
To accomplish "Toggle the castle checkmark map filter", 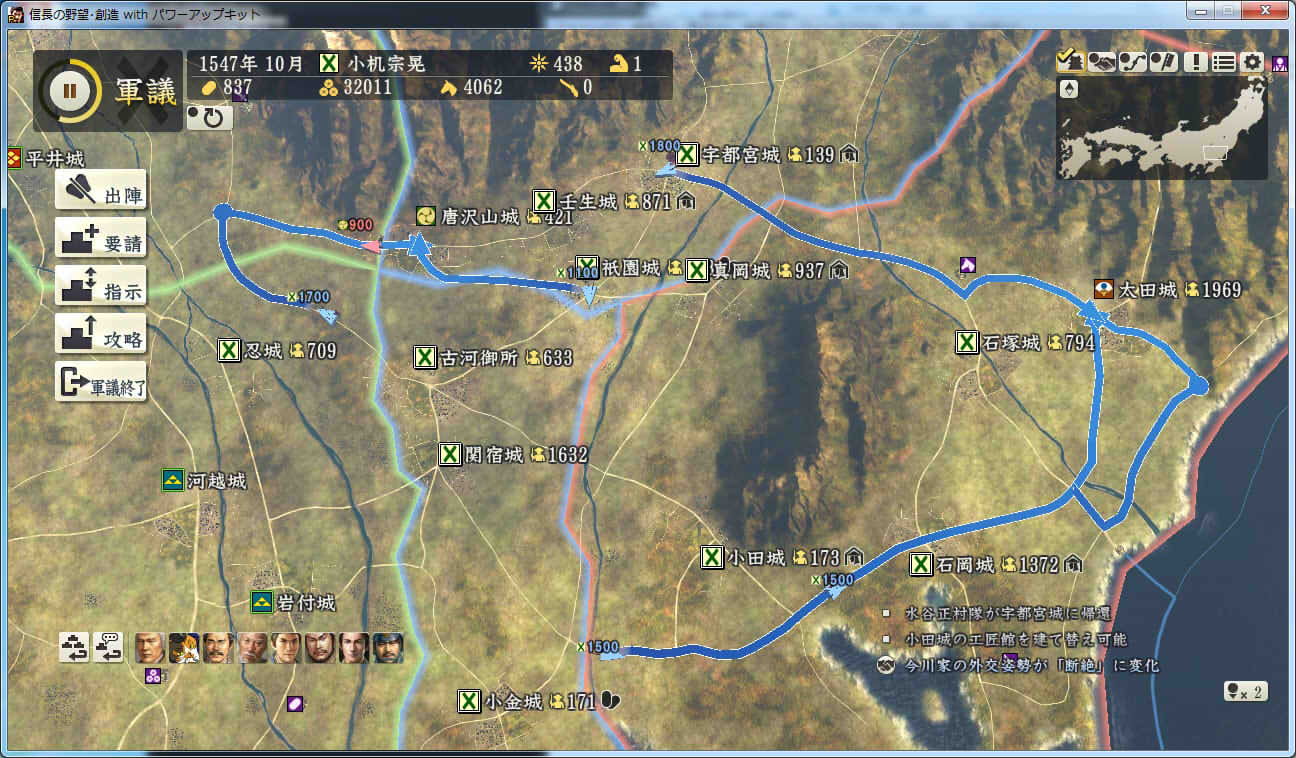I will point(1069,62).
